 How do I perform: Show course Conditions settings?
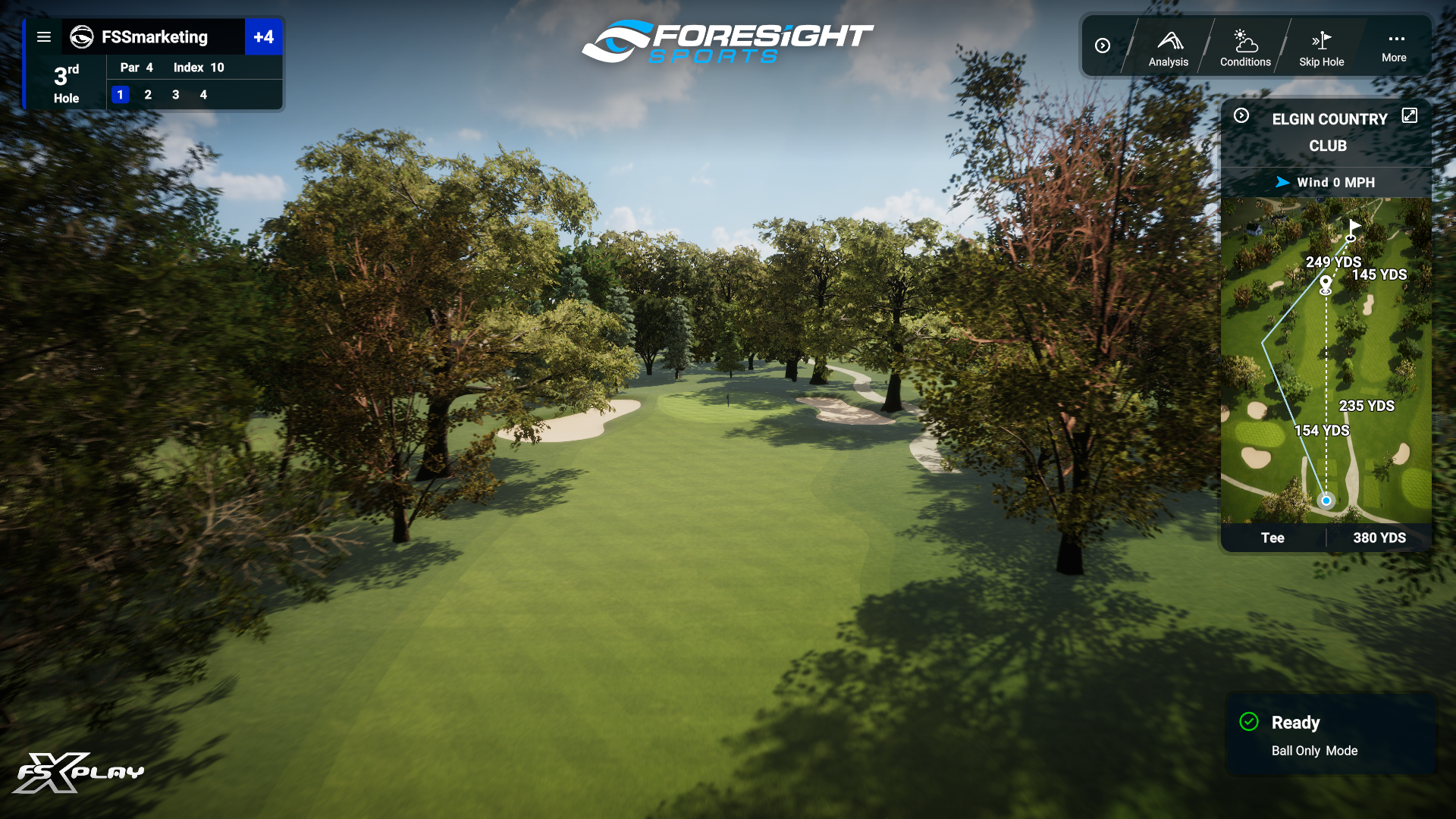(x=1244, y=49)
